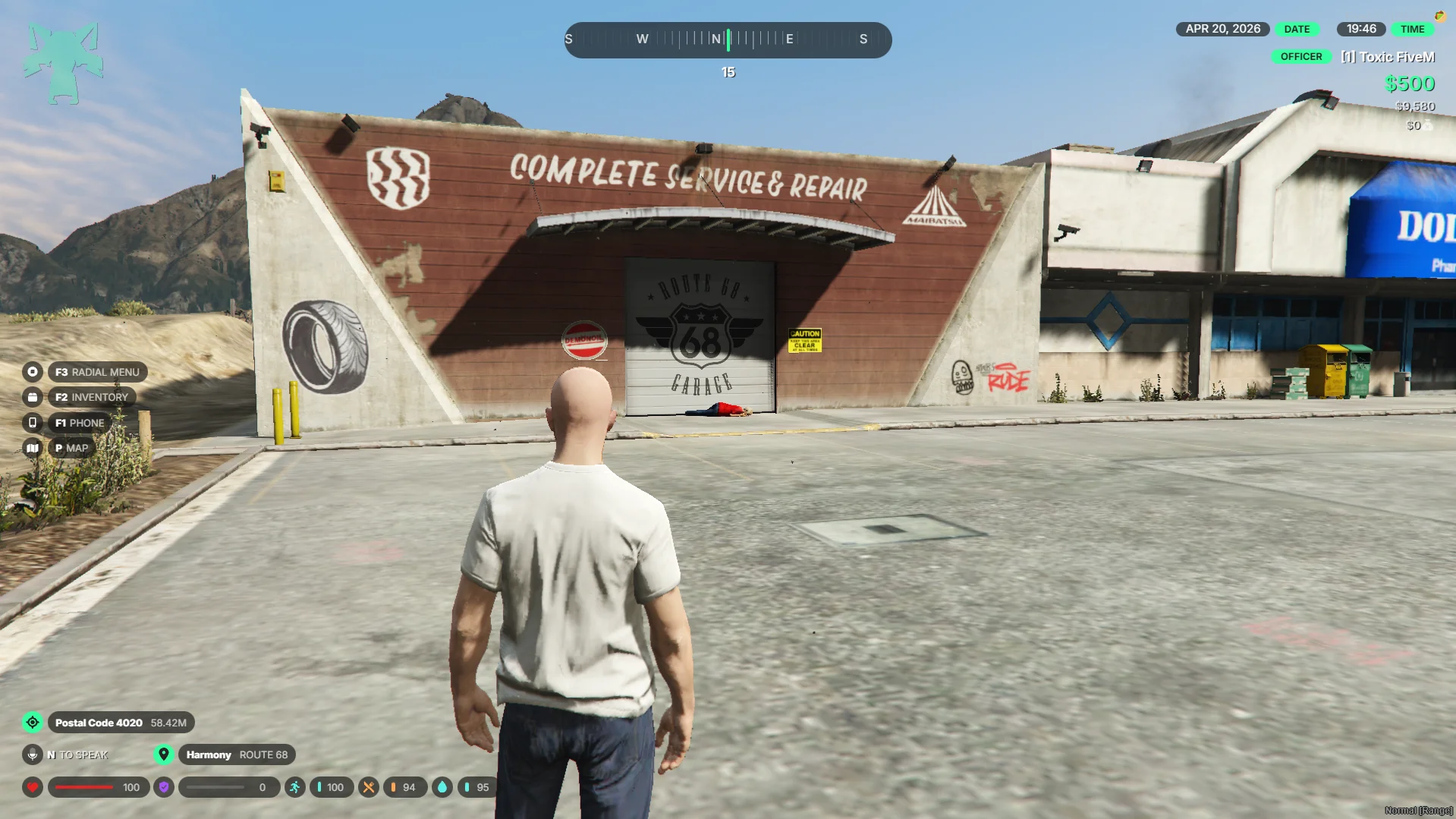Open the Inventory box icon
The height and width of the screenshot is (819, 1456).
click(x=32, y=397)
